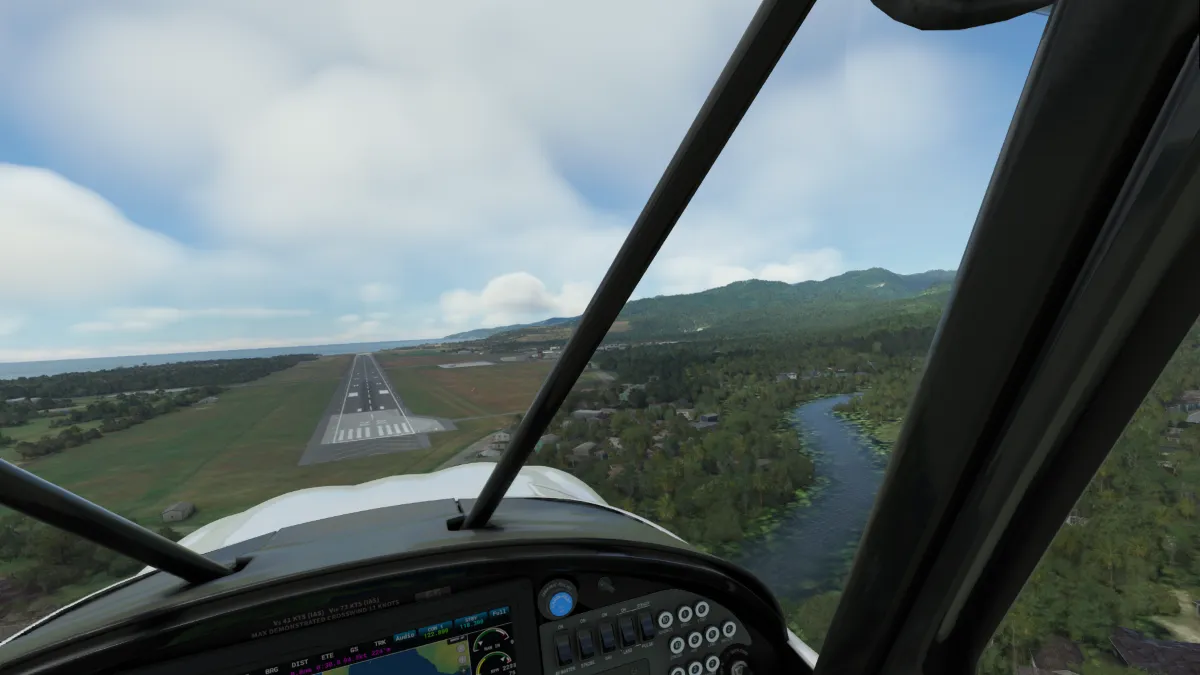Click the blue round knob on the panel
Screen dimensions: 1200x675
click(x=560, y=603)
